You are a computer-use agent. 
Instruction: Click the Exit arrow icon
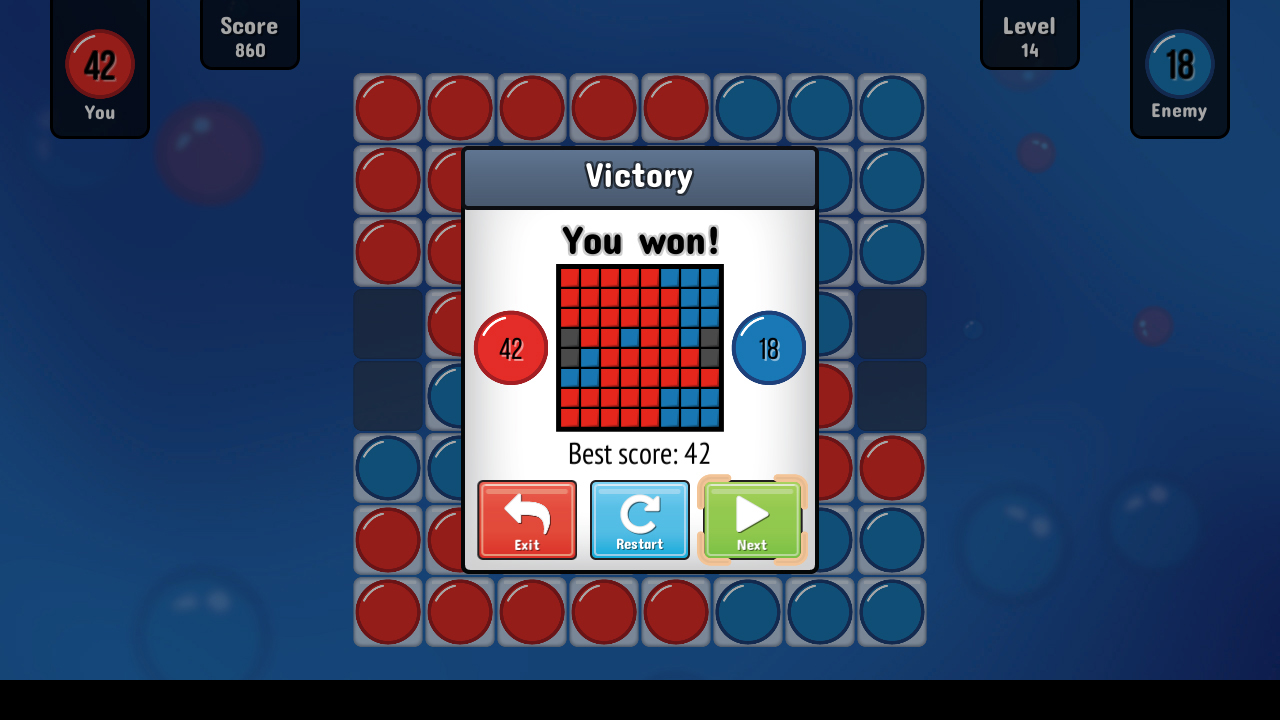[527, 512]
